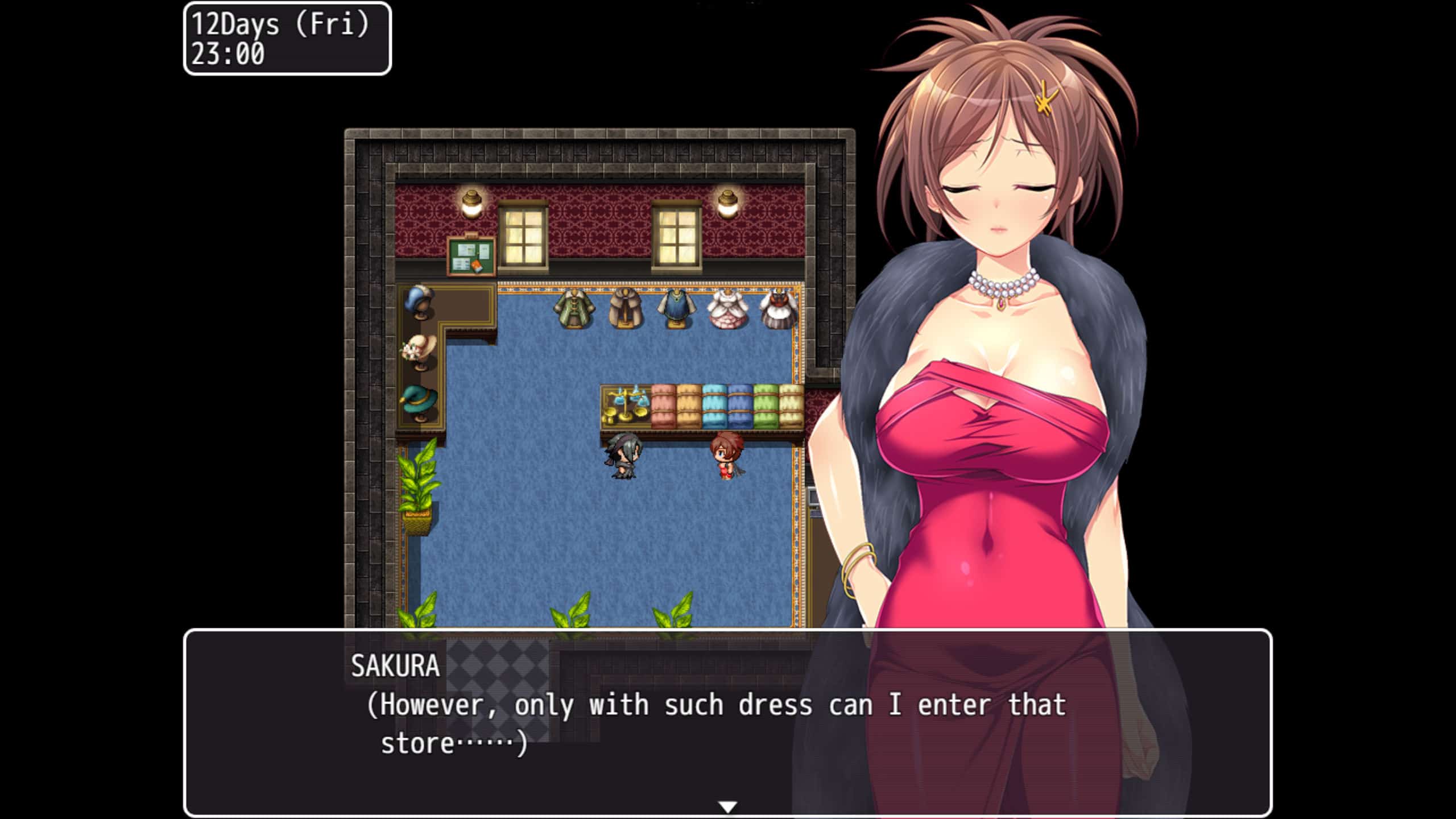Advance dialogue with the down arrow indicator
1456x819 pixels.
(x=727, y=806)
